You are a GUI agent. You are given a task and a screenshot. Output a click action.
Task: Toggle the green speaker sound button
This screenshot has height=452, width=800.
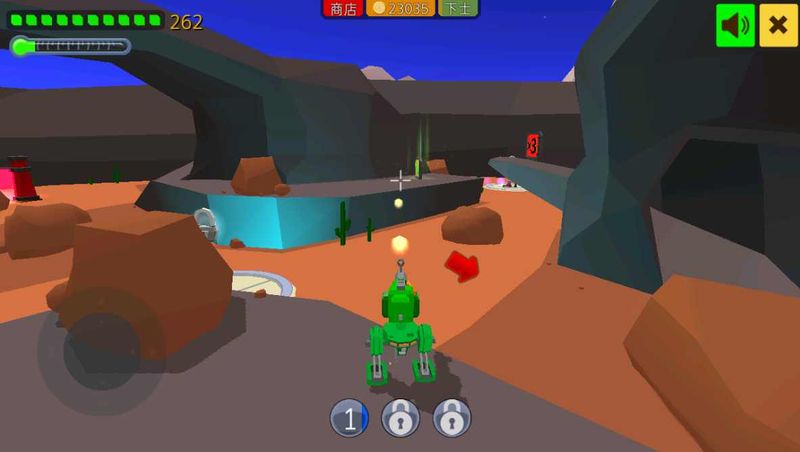click(x=735, y=25)
